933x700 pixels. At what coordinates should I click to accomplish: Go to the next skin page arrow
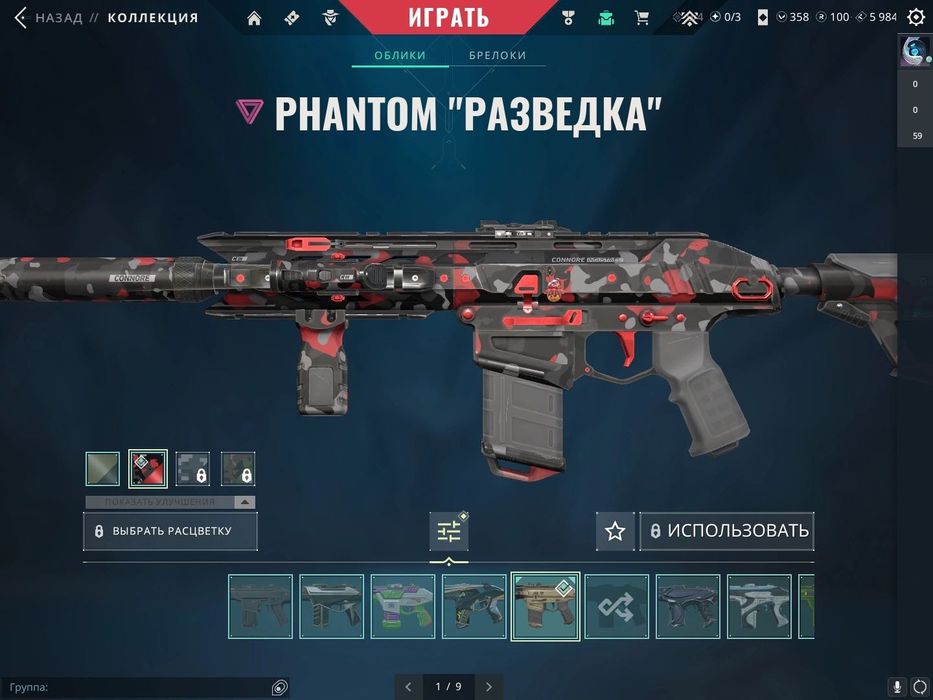[x=488, y=687]
